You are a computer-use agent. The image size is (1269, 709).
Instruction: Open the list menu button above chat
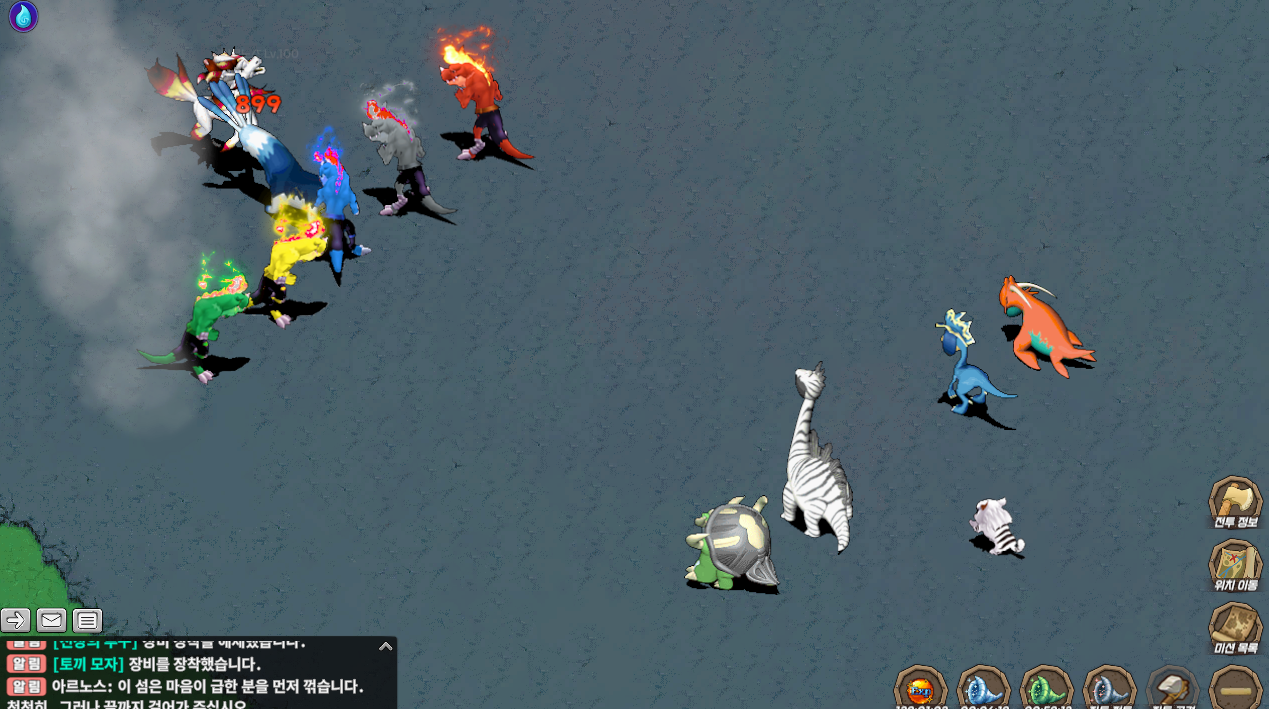(87, 620)
